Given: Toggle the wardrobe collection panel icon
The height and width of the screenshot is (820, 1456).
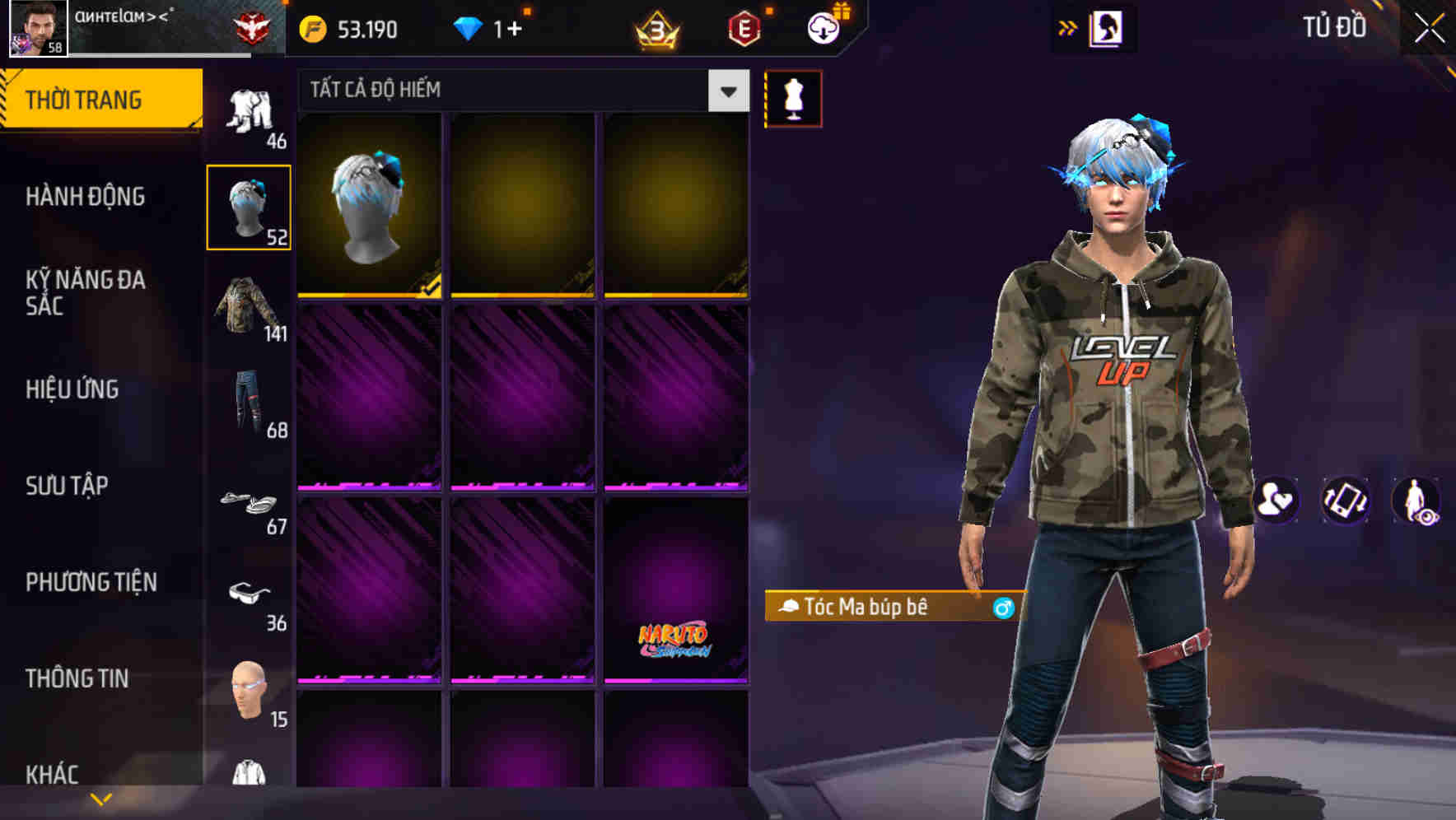Looking at the screenshot, I should [x=1108, y=27].
